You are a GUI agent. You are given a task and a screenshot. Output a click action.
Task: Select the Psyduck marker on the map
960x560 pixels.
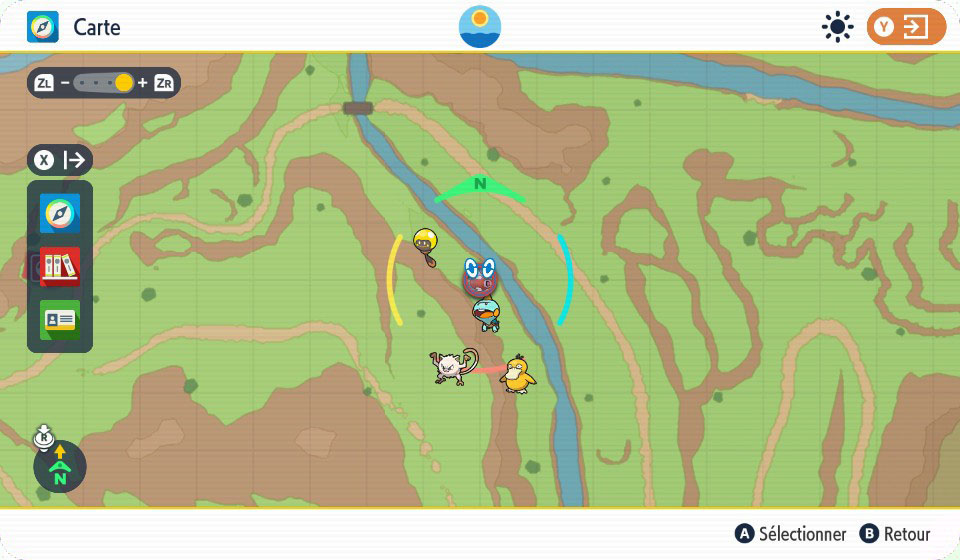tap(518, 374)
